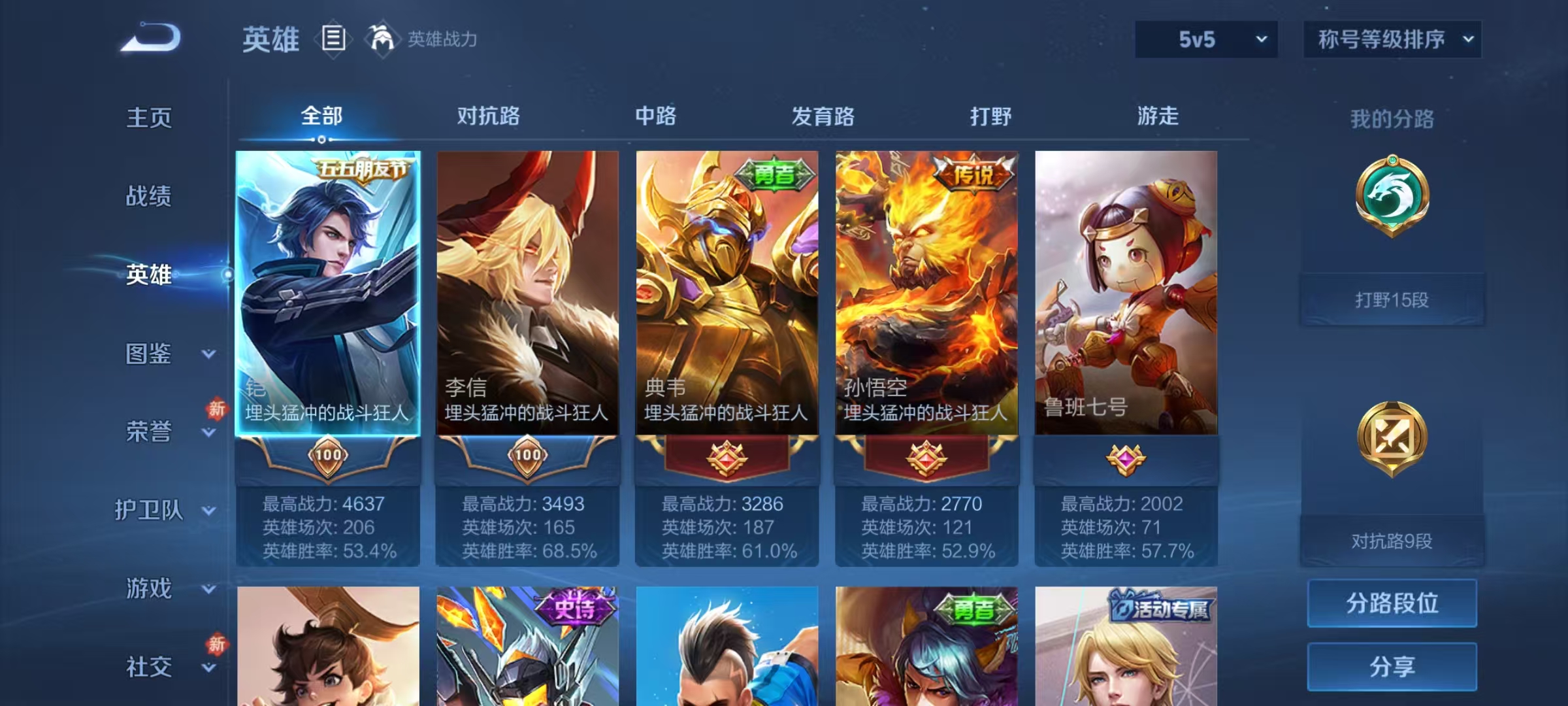This screenshot has width=1568, height=706.
Task: Click 铠's level 100 proficiency badge
Action: tap(330, 456)
